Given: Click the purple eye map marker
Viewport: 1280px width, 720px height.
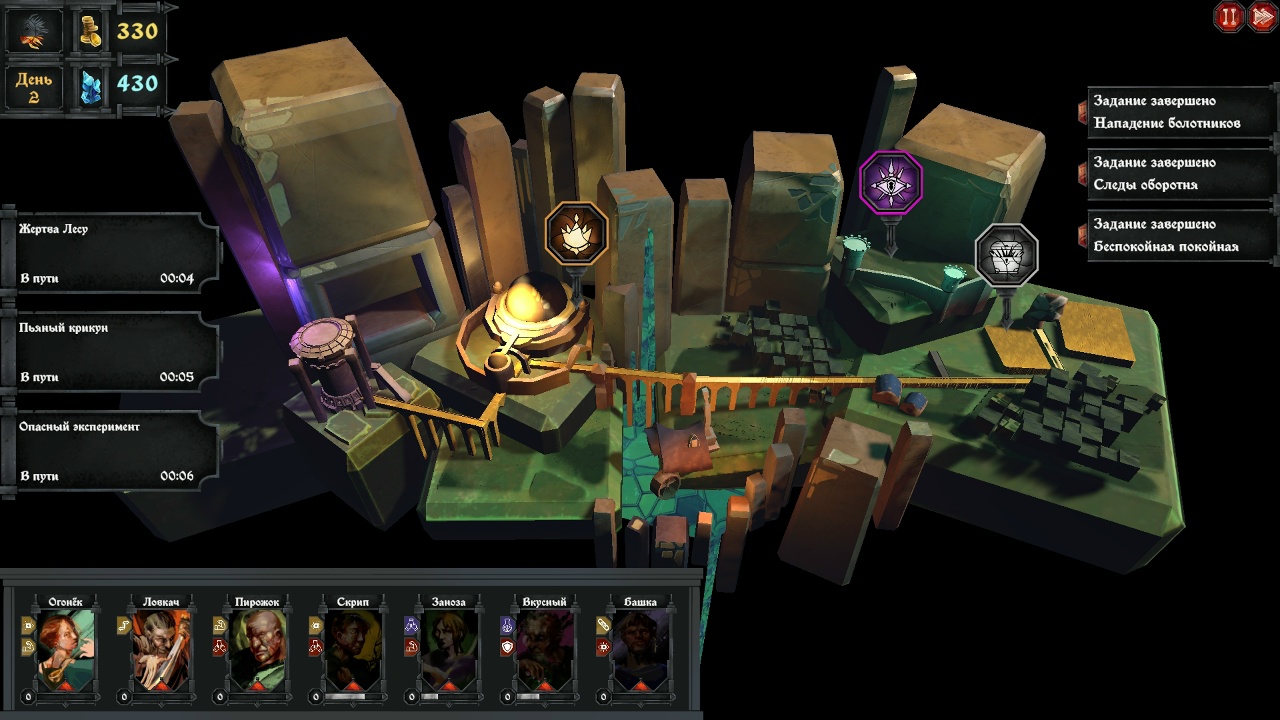Looking at the screenshot, I should coord(890,183).
